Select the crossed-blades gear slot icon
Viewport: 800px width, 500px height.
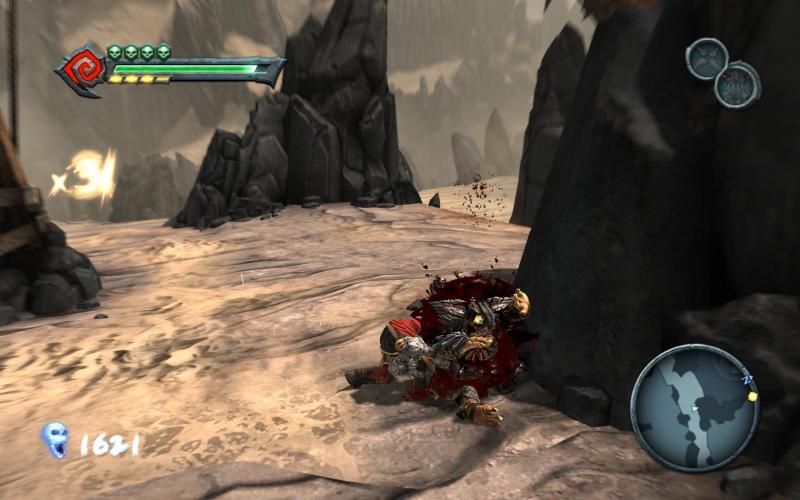pos(707,58)
